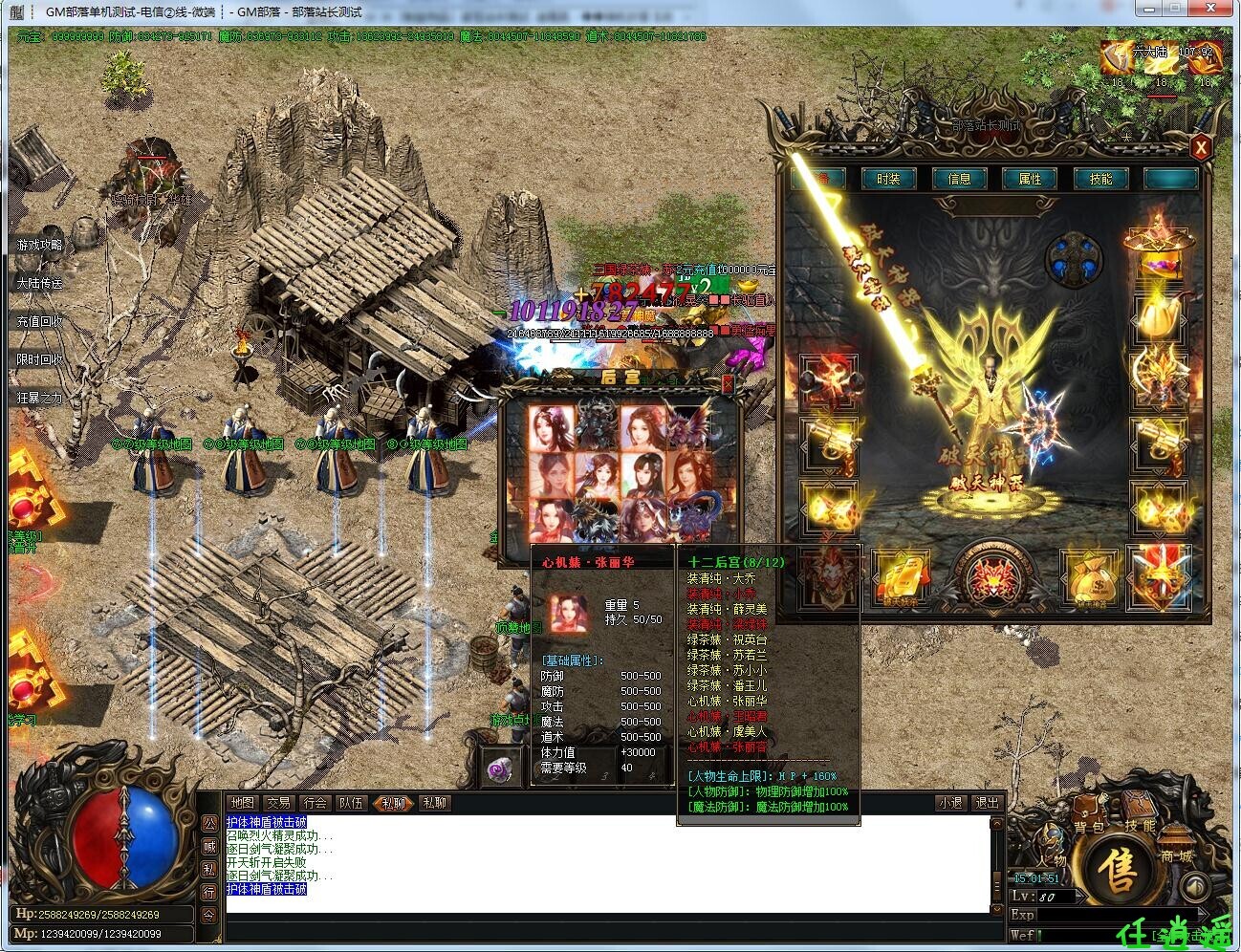Screen dimensions: 1241x952
Task: Open the 充值回收 side menu entry
Action: [x=39, y=322]
